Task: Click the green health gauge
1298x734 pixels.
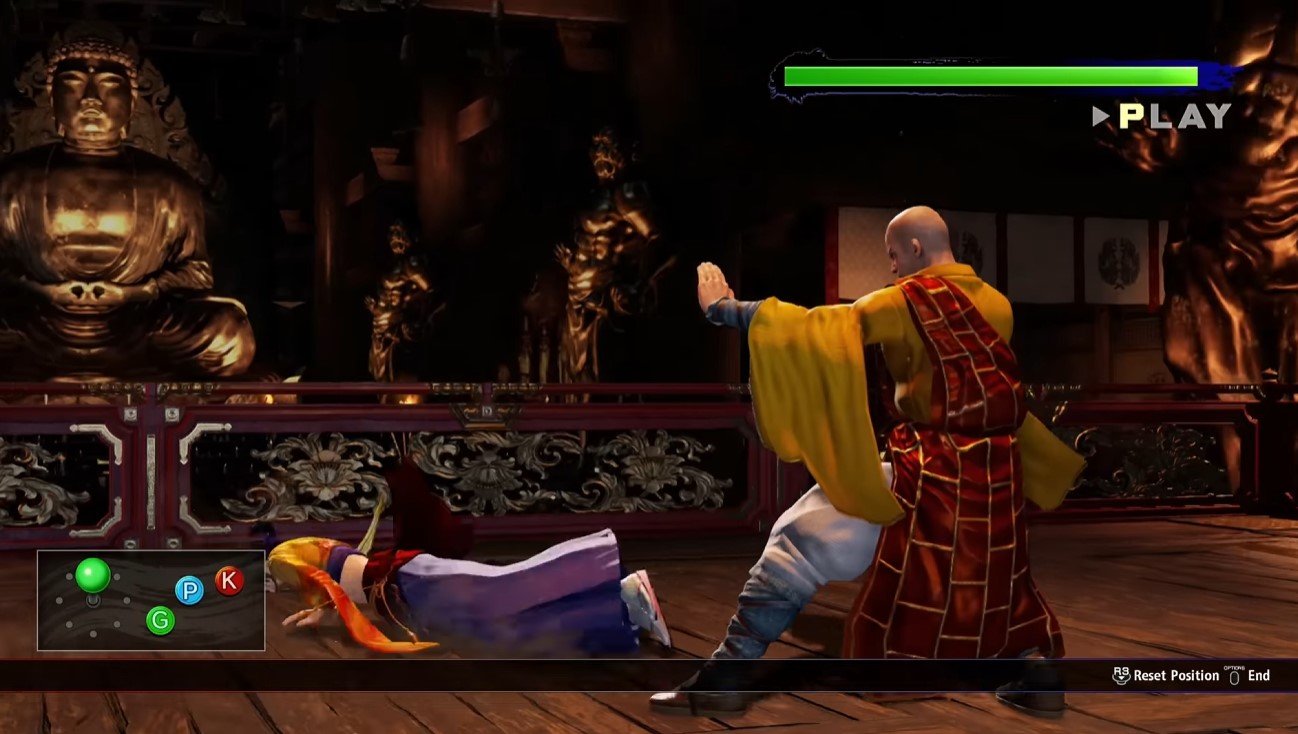Action: pyautogui.click(x=990, y=73)
